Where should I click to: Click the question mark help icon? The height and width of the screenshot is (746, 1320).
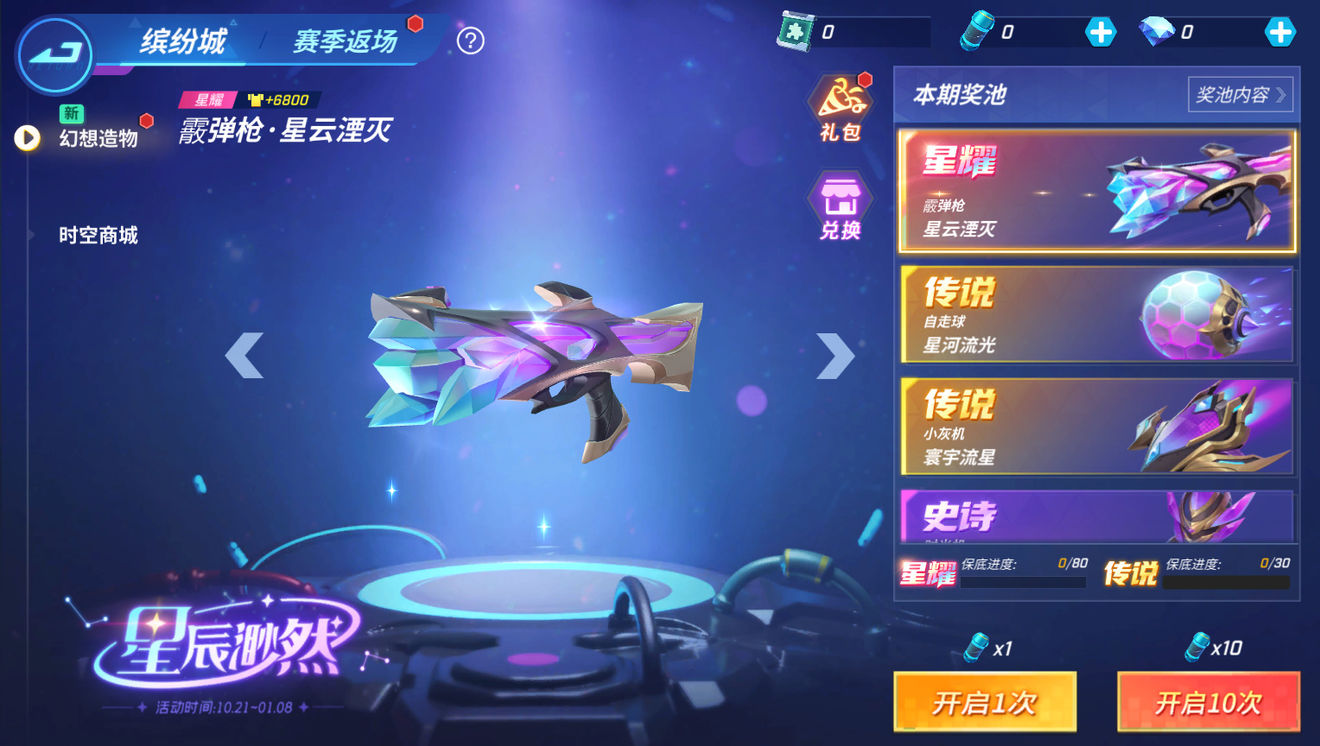[x=470, y=40]
